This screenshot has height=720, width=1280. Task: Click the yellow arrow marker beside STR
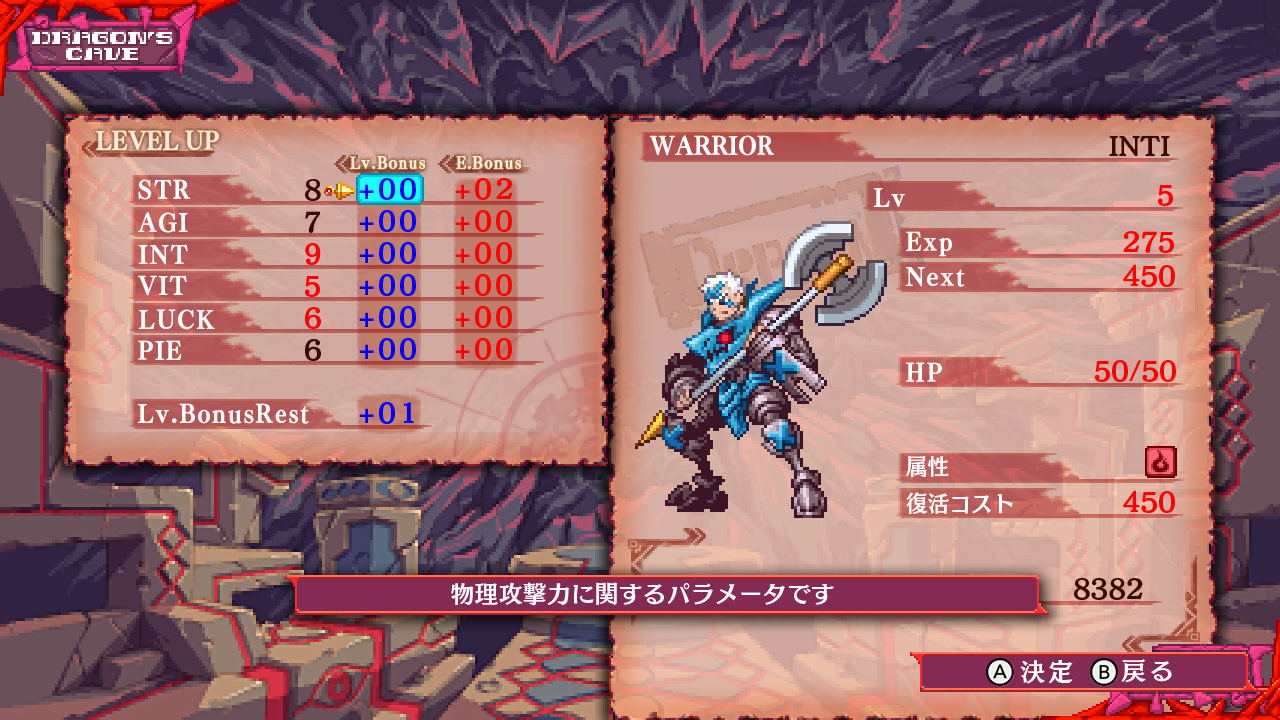tap(339, 190)
